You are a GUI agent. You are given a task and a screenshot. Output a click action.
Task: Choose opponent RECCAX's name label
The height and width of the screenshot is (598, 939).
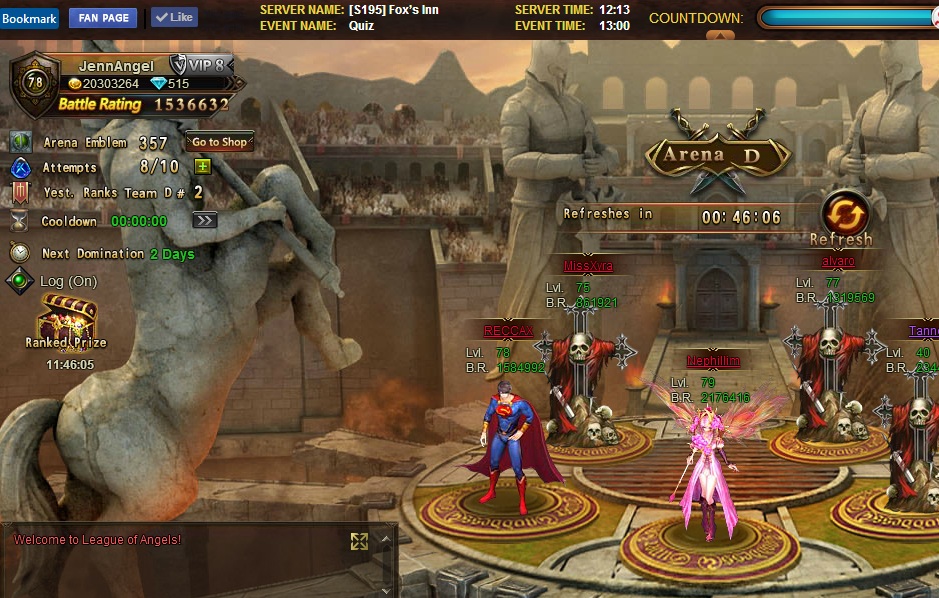[508, 331]
